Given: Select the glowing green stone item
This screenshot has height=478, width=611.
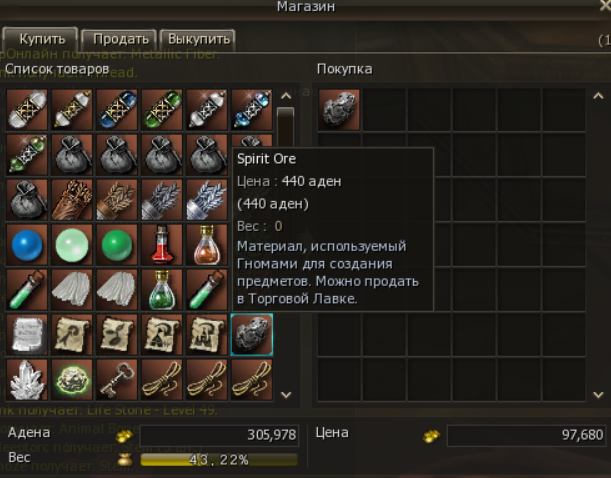Looking at the screenshot, I should tap(71, 380).
